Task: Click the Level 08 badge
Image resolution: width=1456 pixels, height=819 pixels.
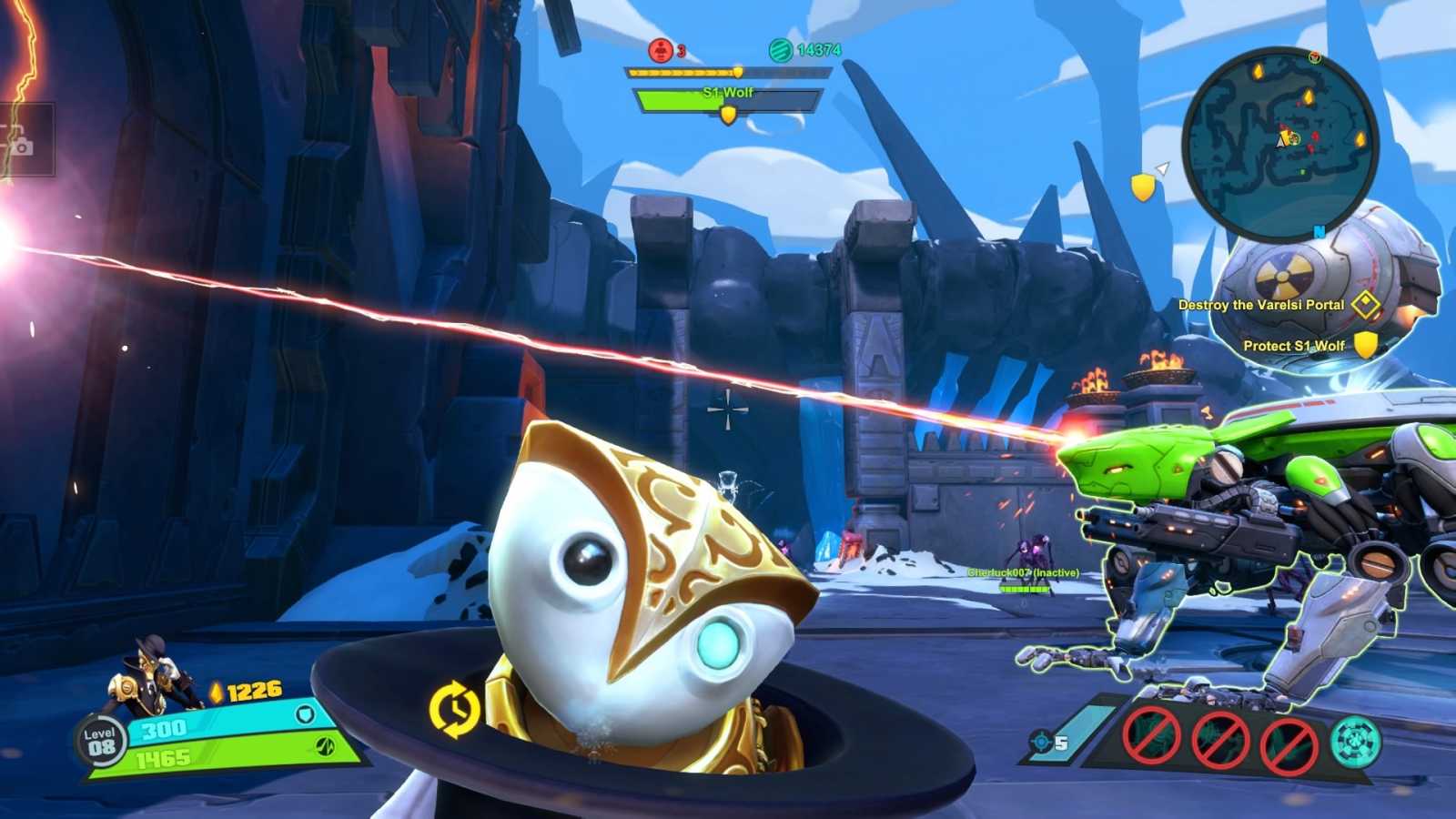Action: click(100, 742)
